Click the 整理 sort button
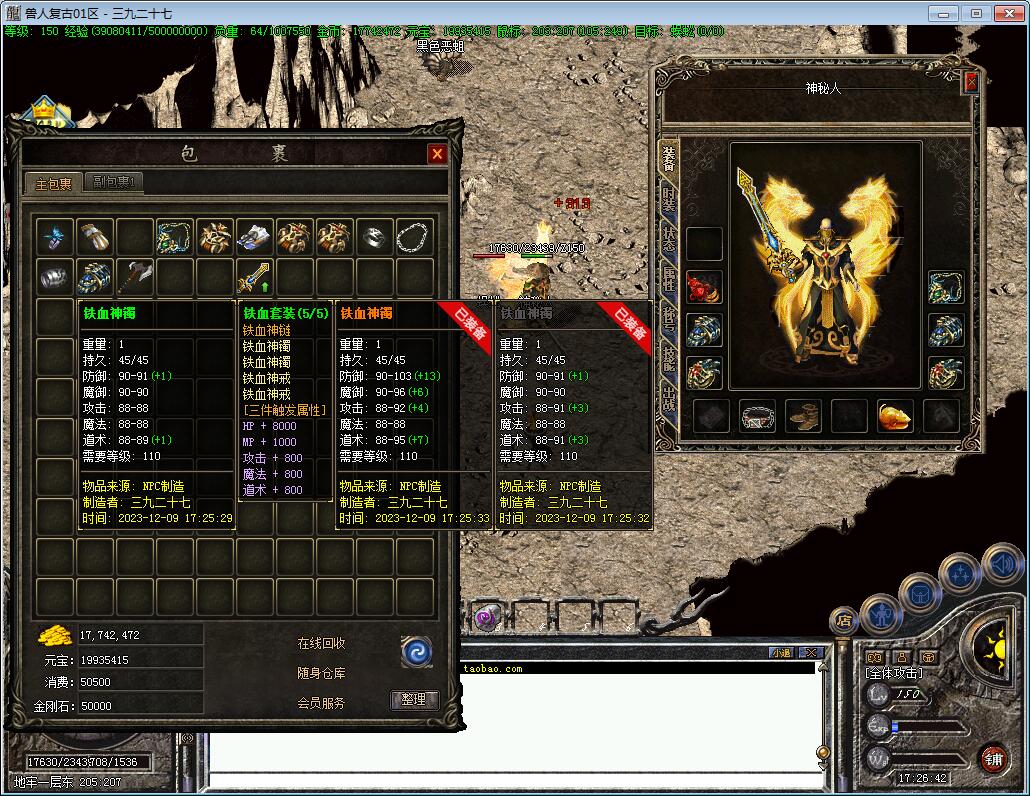 414,700
